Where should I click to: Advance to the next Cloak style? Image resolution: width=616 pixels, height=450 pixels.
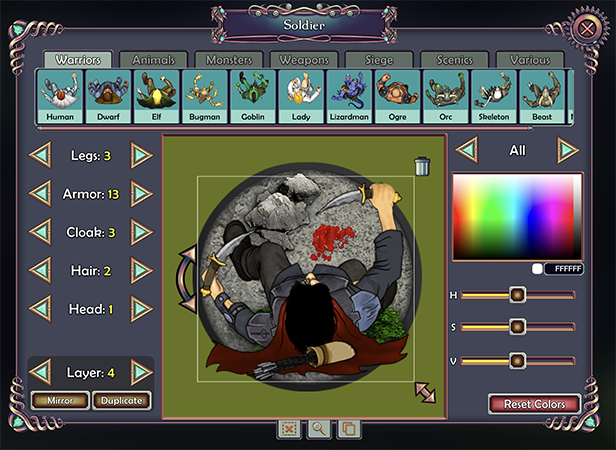click(x=142, y=232)
